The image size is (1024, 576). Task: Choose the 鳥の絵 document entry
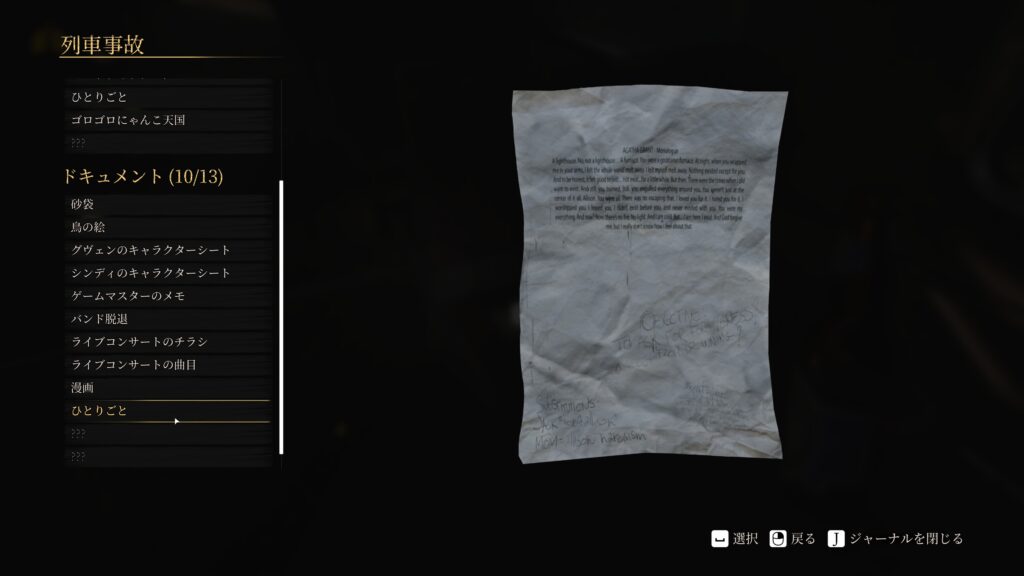165,227
